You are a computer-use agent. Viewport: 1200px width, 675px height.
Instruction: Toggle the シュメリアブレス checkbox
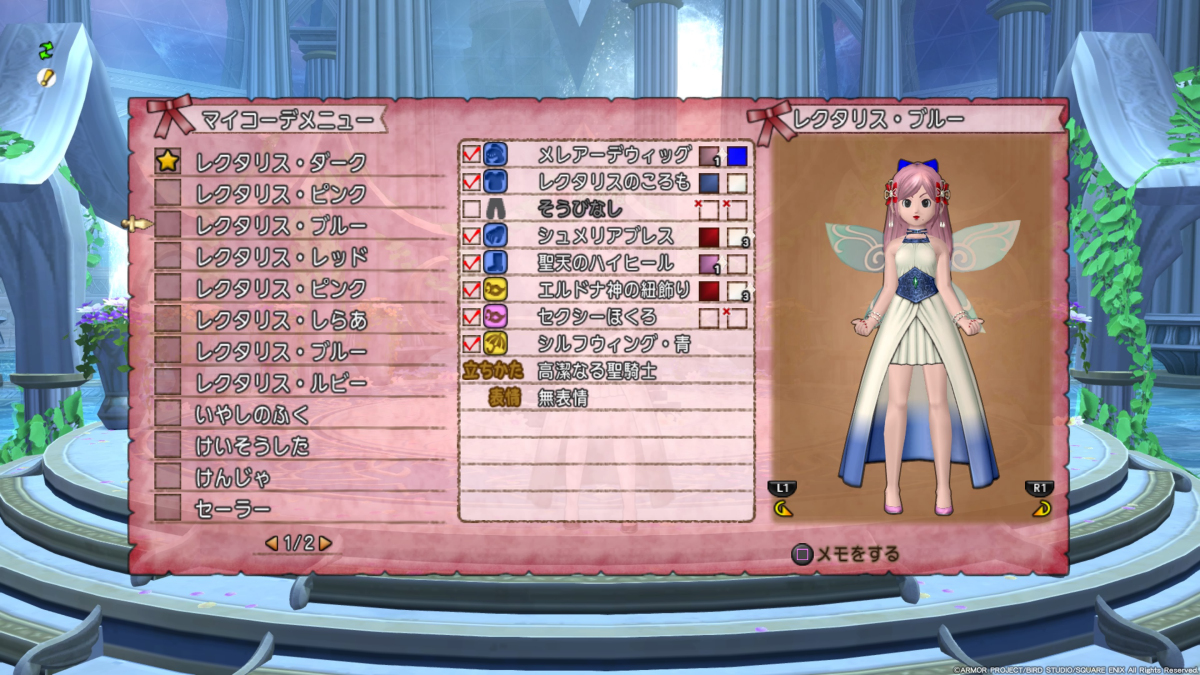(x=472, y=236)
